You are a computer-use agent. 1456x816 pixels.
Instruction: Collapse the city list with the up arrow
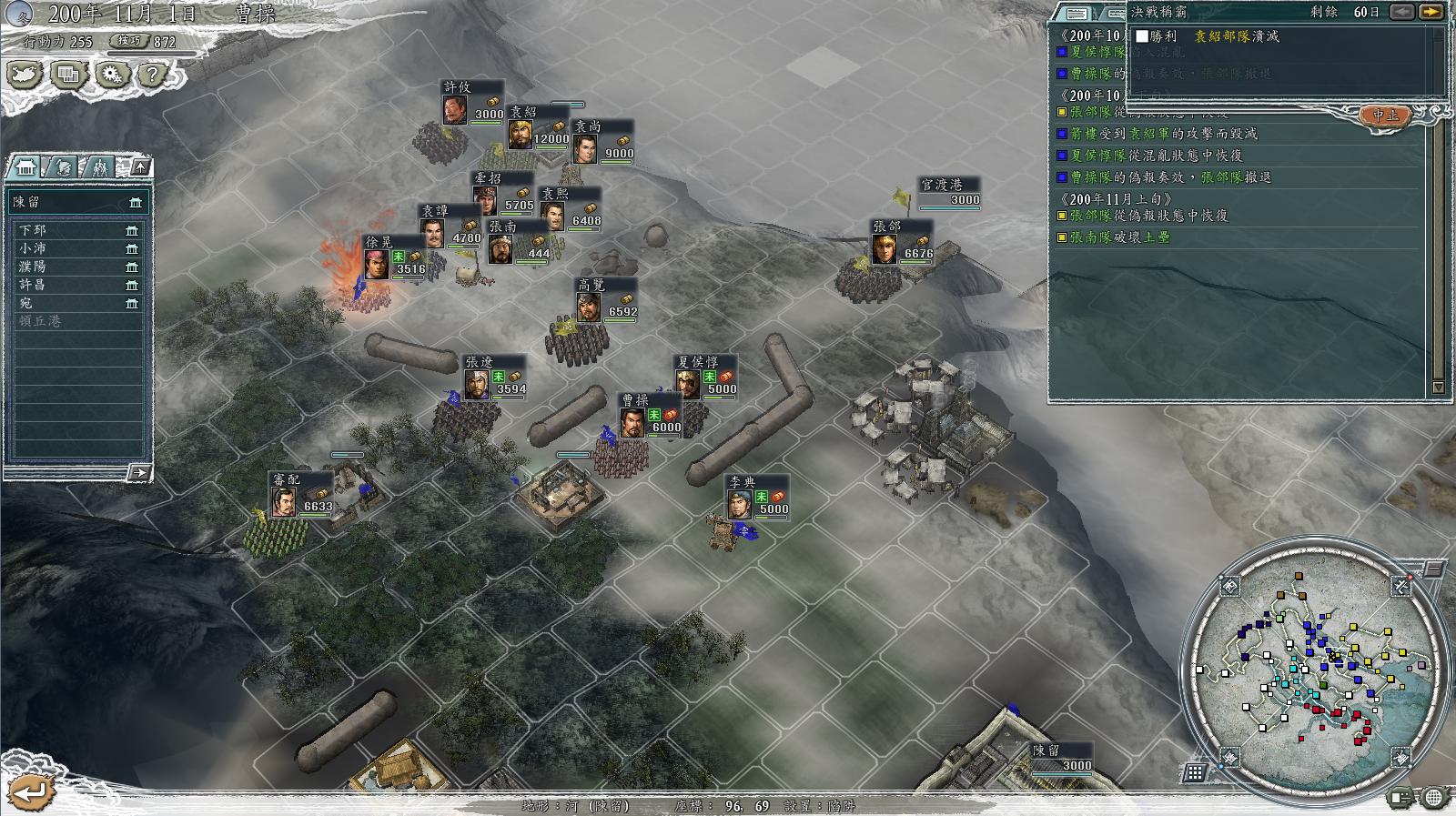click(140, 167)
